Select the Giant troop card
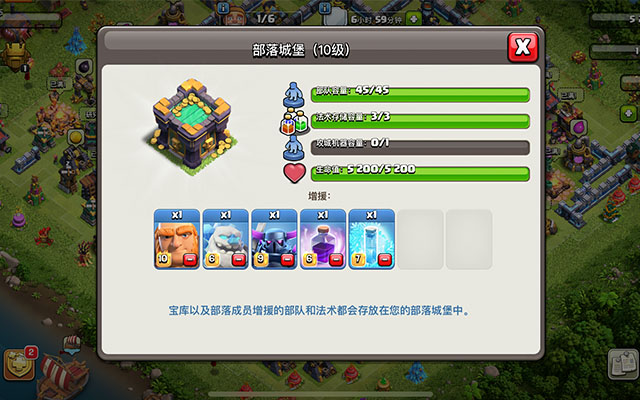 point(176,238)
